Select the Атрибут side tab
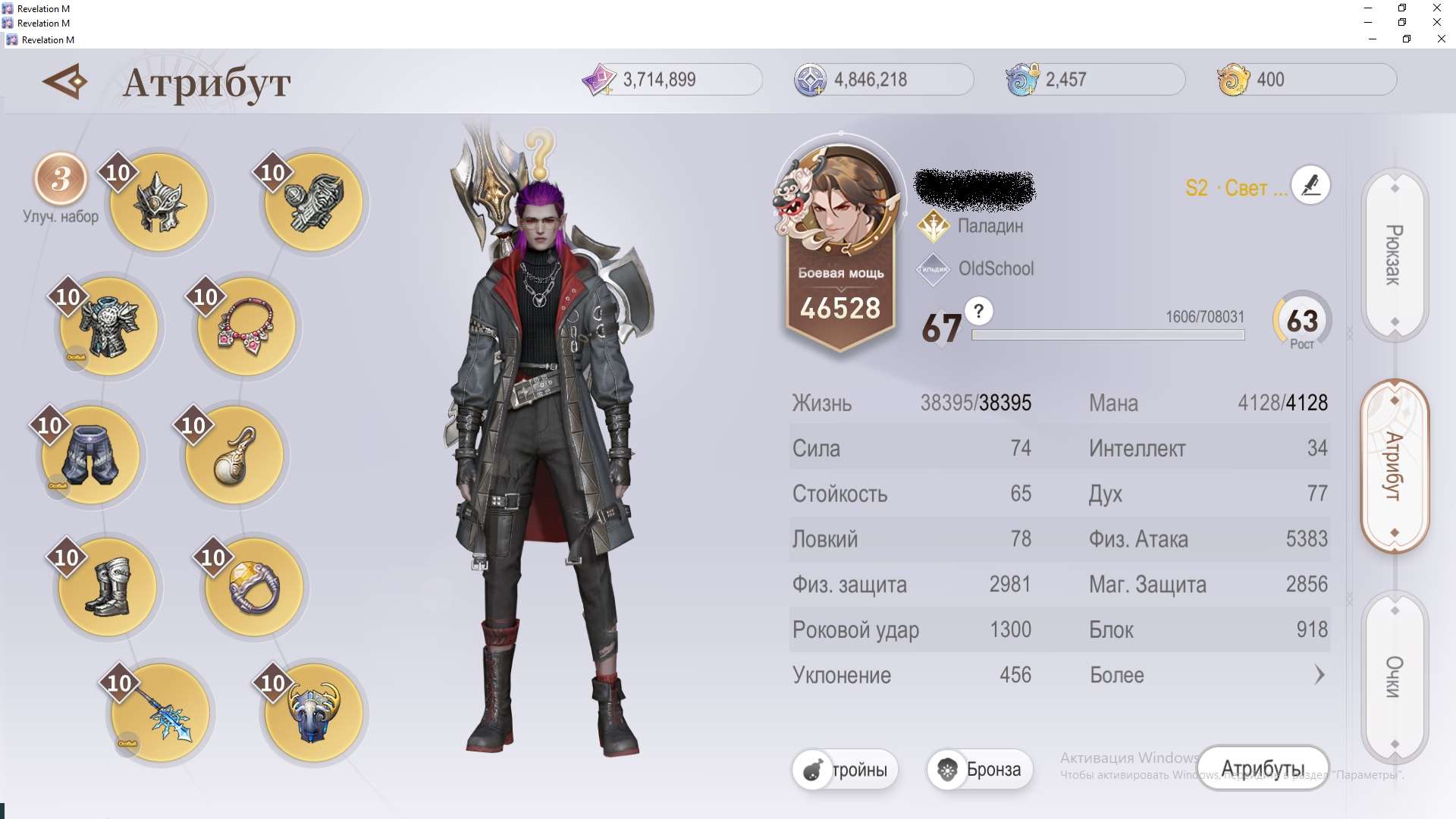Screen dimensions: 1456x819 pyautogui.click(x=1395, y=466)
